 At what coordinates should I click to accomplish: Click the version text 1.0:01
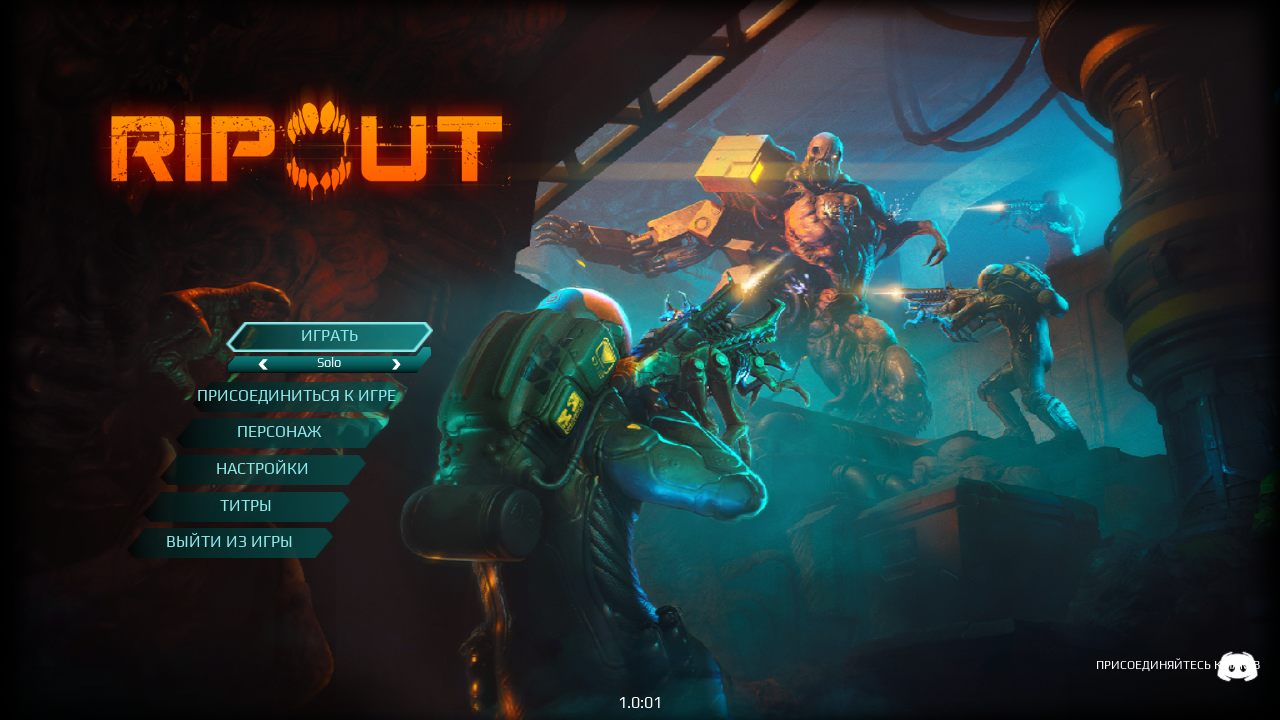(x=640, y=703)
